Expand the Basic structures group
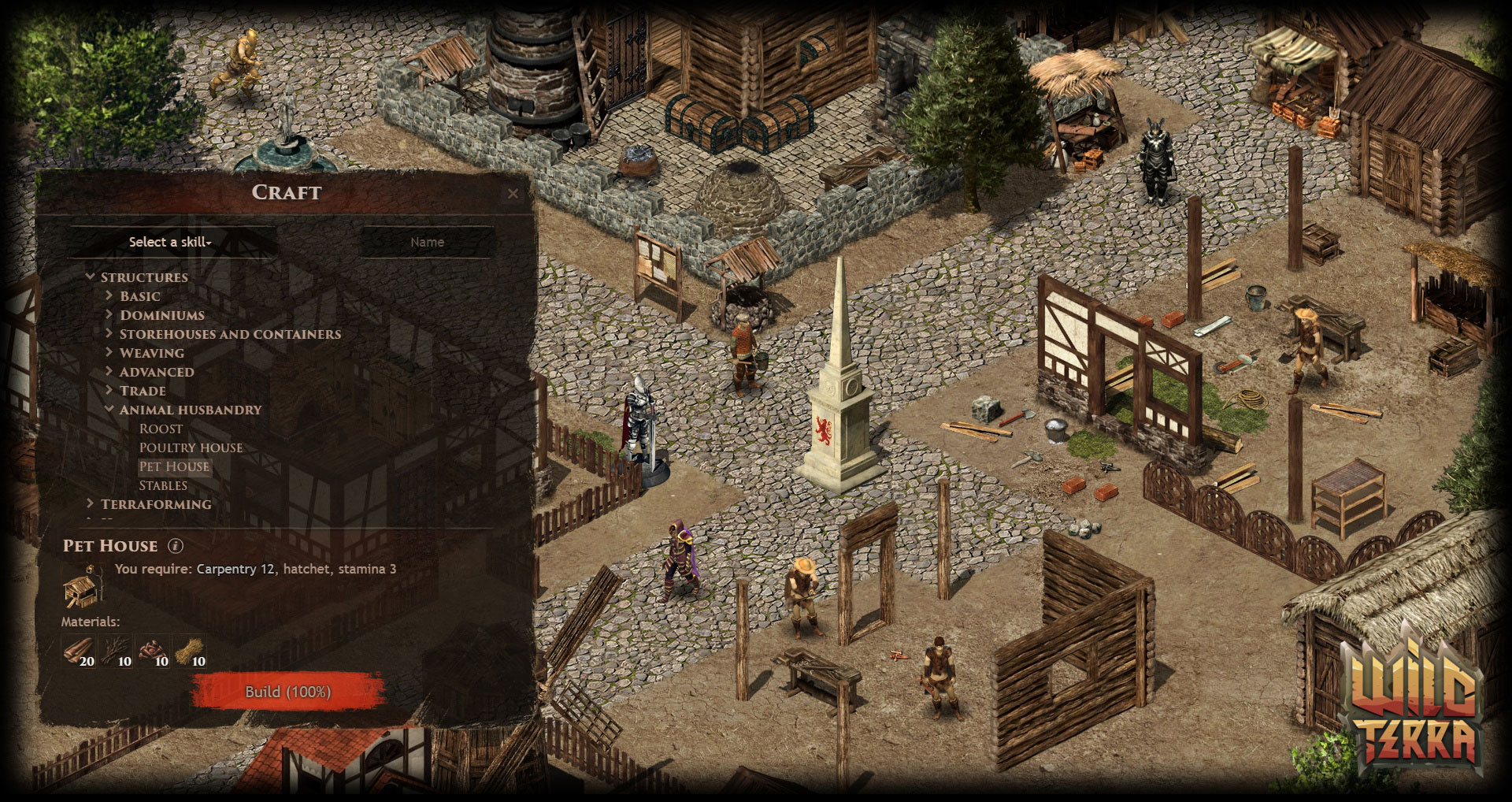 tap(109, 296)
